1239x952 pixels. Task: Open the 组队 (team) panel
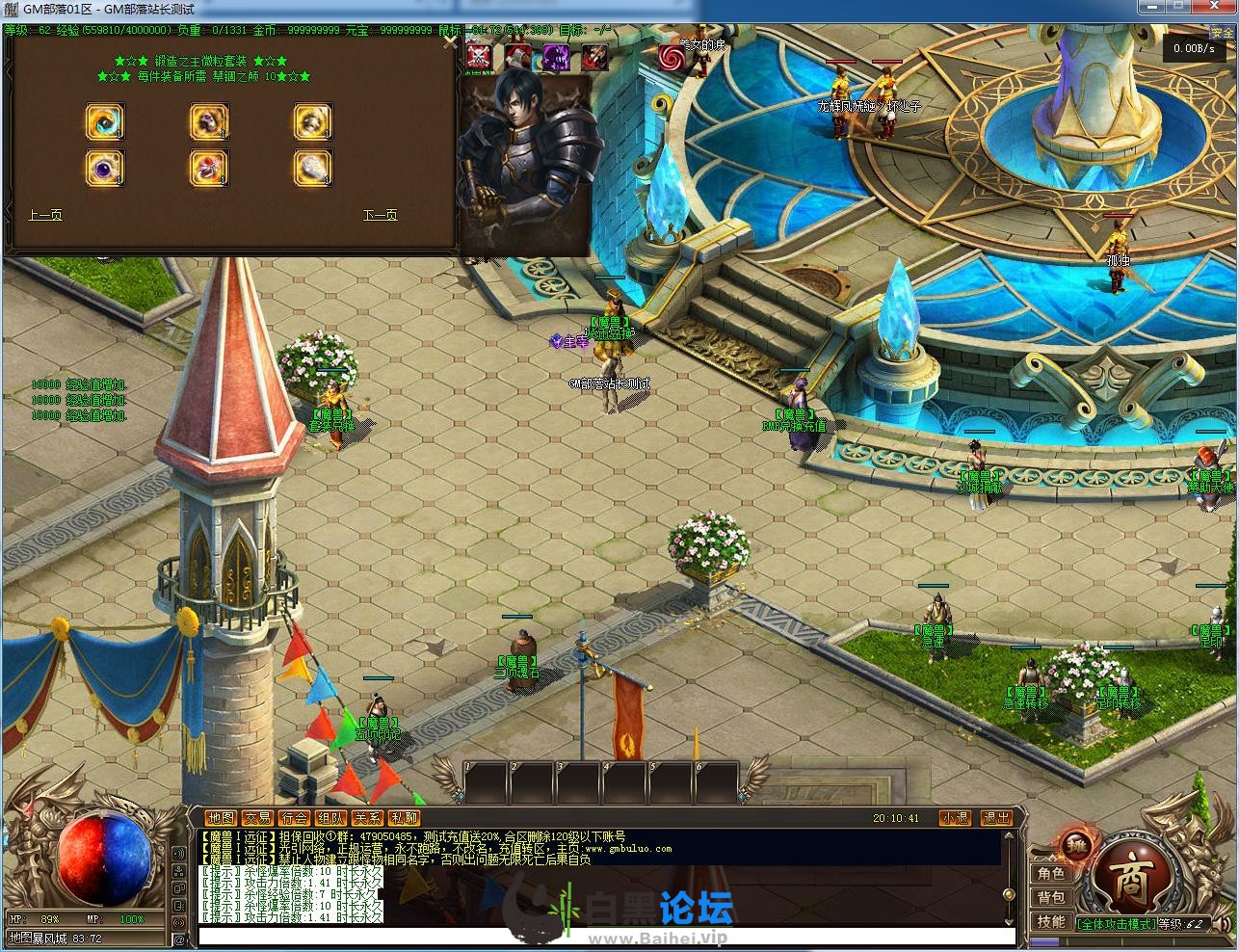point(330,818)
